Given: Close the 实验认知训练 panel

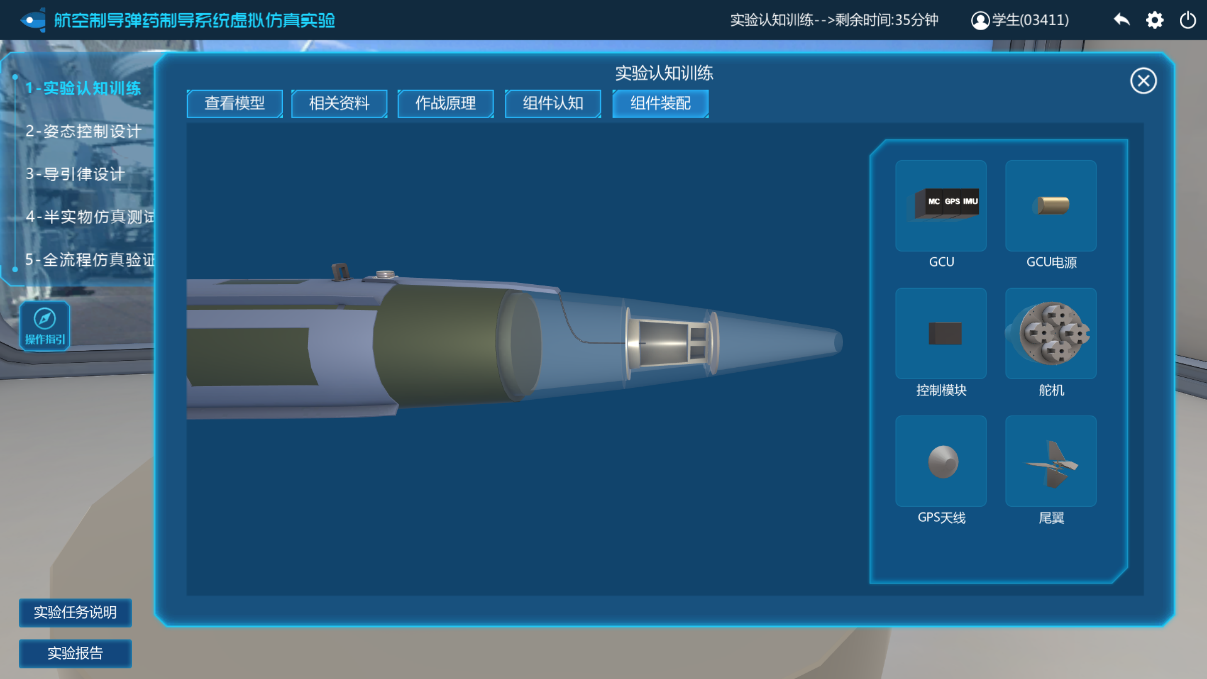Looking at the screenshot, I should (1143, 81).
